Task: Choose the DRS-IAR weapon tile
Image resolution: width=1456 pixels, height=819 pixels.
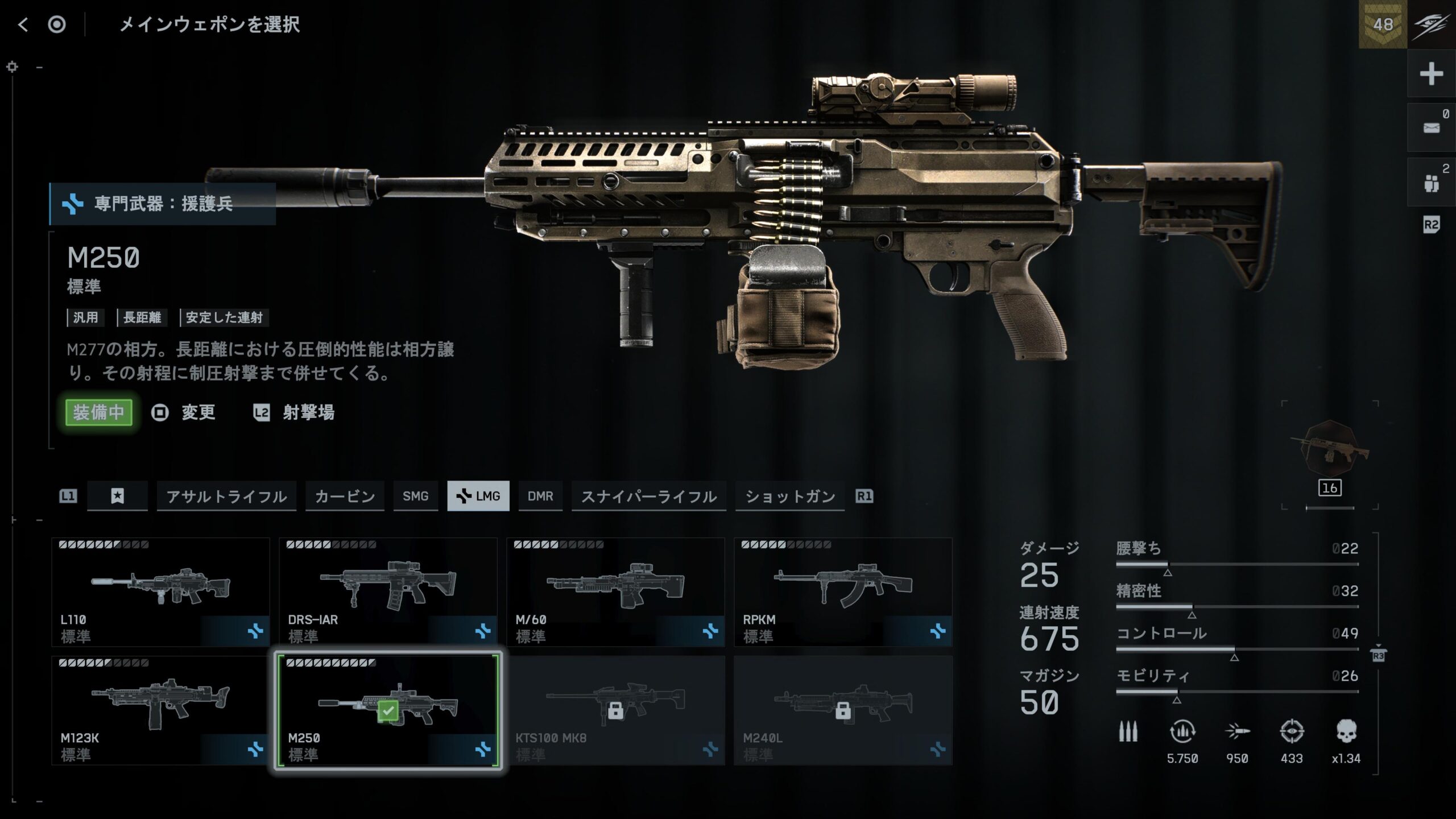Action: click(x=388, y=592)
